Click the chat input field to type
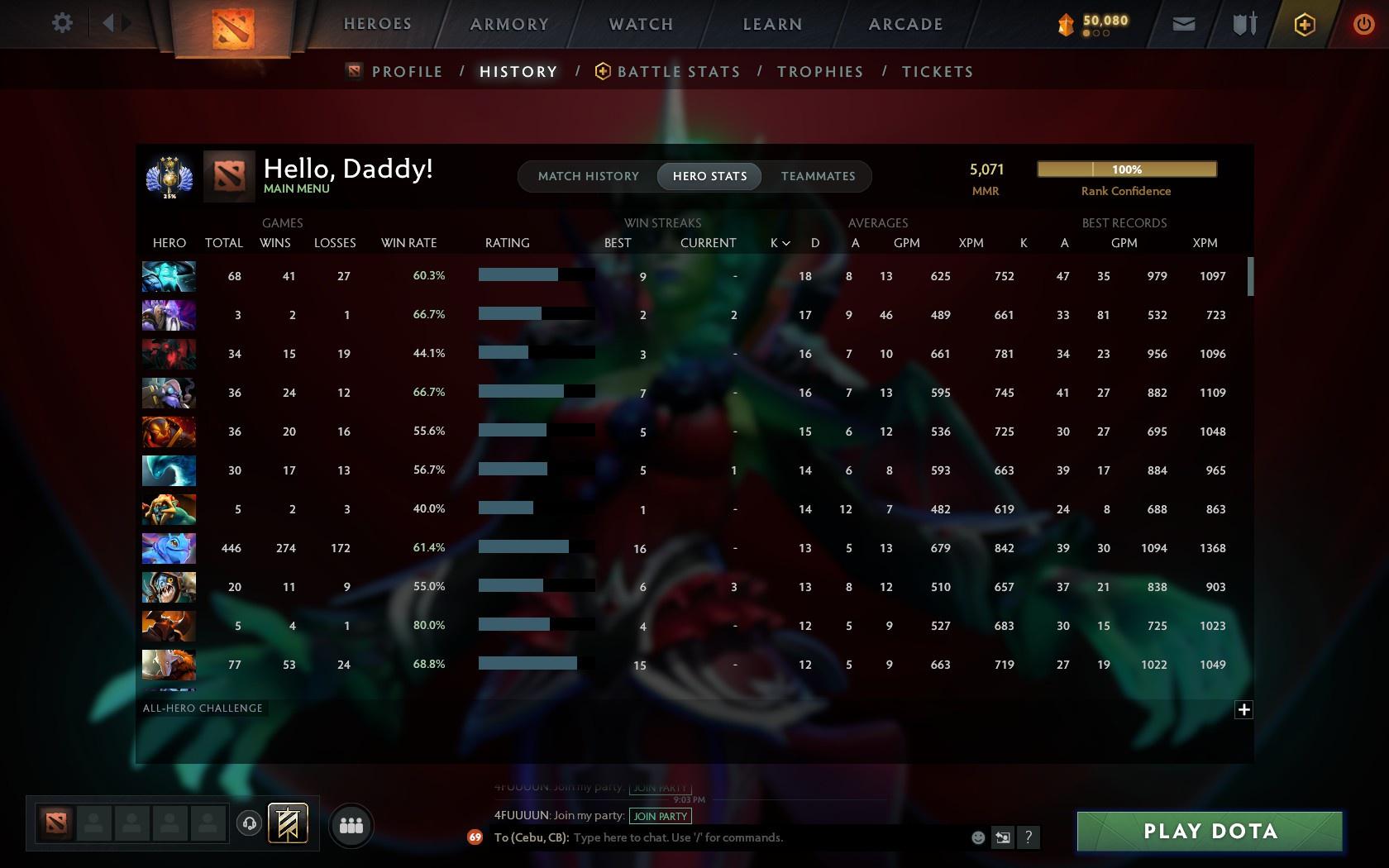 [744, 837]
